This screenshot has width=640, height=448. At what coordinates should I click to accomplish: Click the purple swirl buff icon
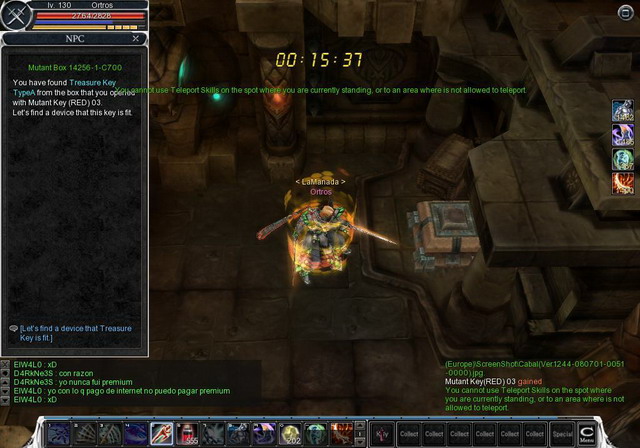tap(622, 135)
